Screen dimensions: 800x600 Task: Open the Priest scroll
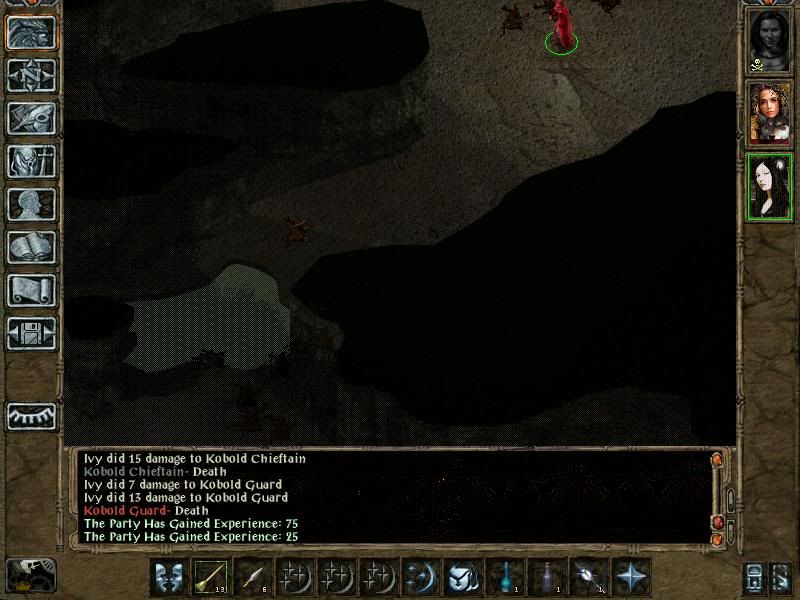pyautogui.click(x=31, y=290)
